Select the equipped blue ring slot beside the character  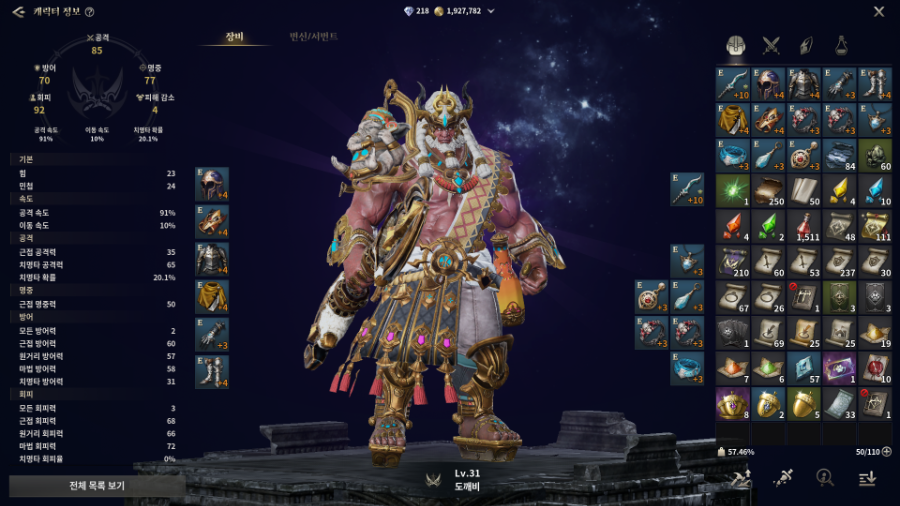coord(687,366)
